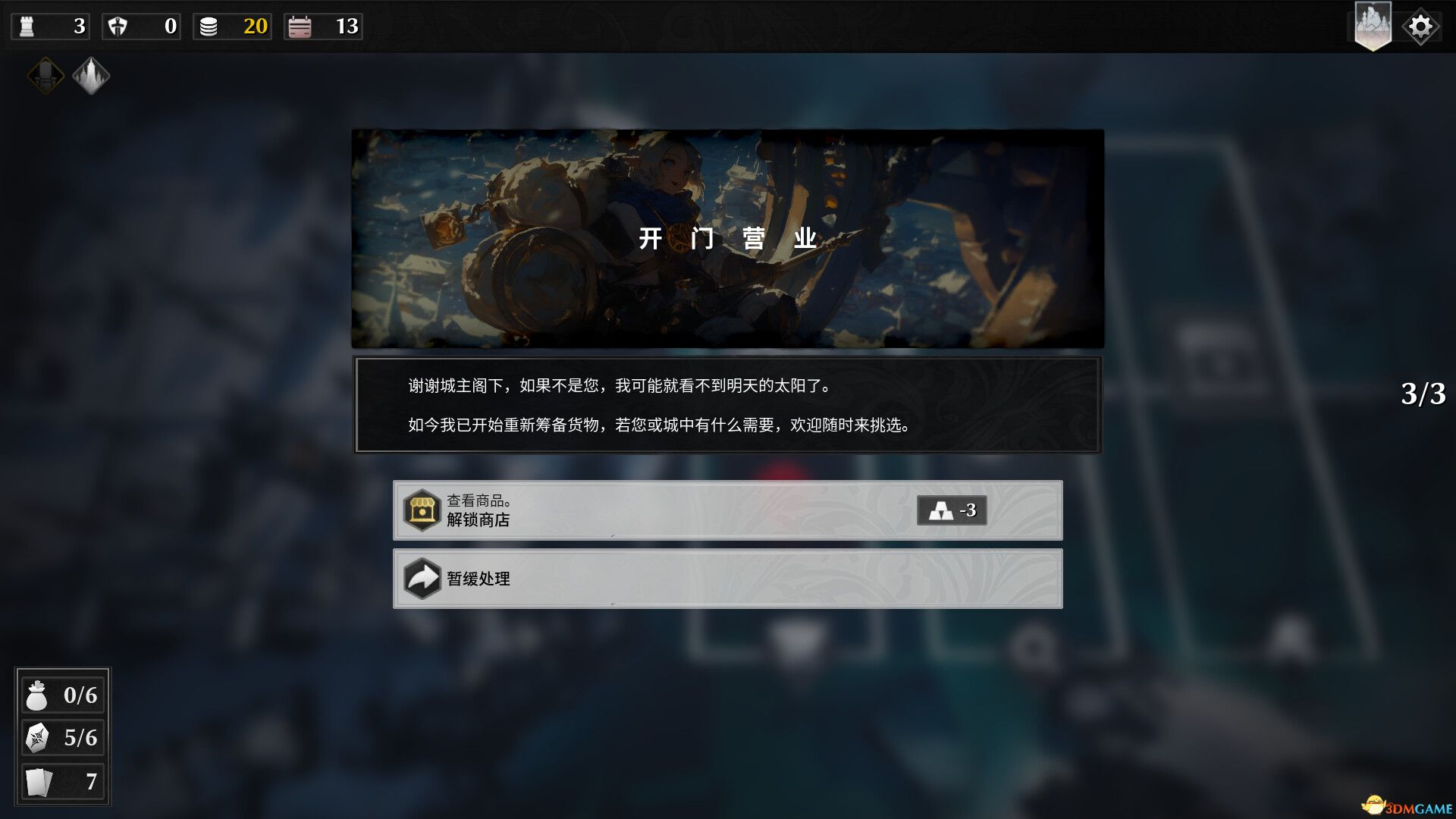Select the white spire city diamond icon
1456x819 pixels.
(91, 76)
